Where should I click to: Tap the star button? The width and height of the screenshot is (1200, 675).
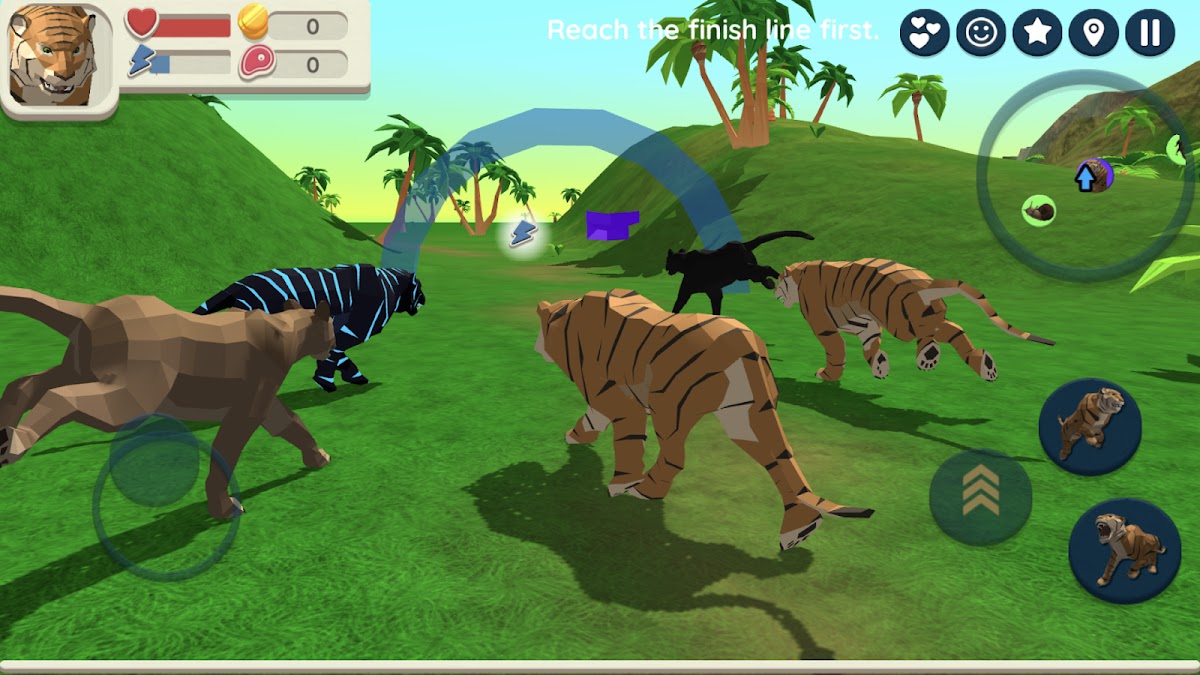point(1037,33)
